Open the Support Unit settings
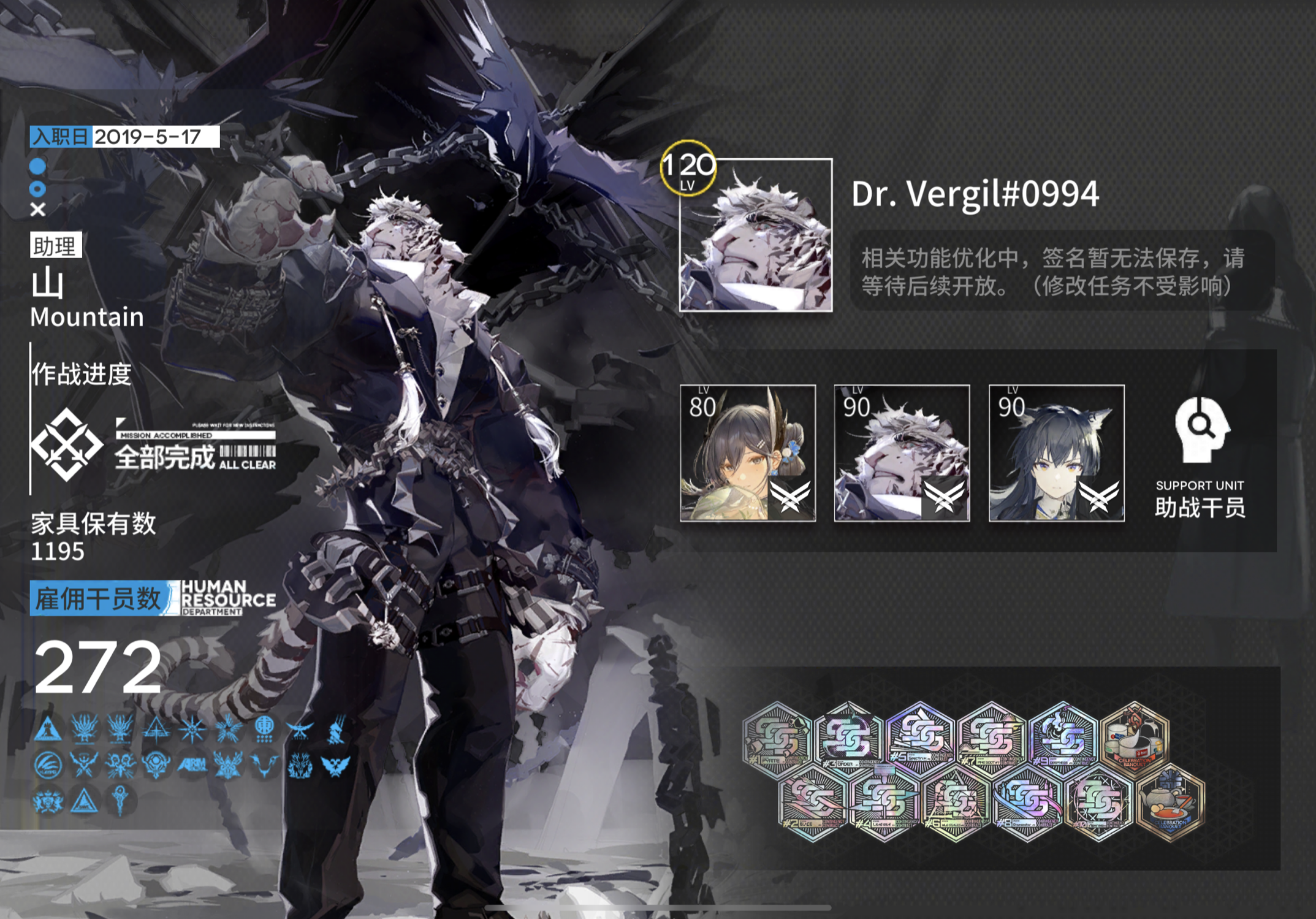 (x=1200, y=457)
